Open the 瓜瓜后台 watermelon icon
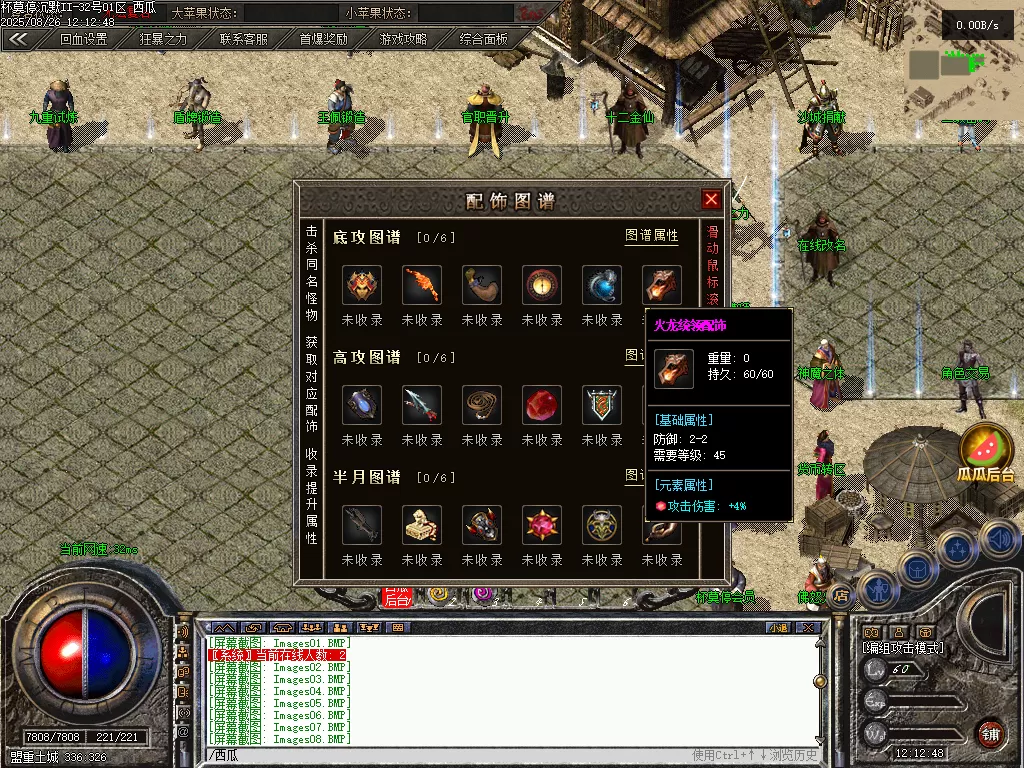This screenshot has width=1024, height=768. point(986,450)
